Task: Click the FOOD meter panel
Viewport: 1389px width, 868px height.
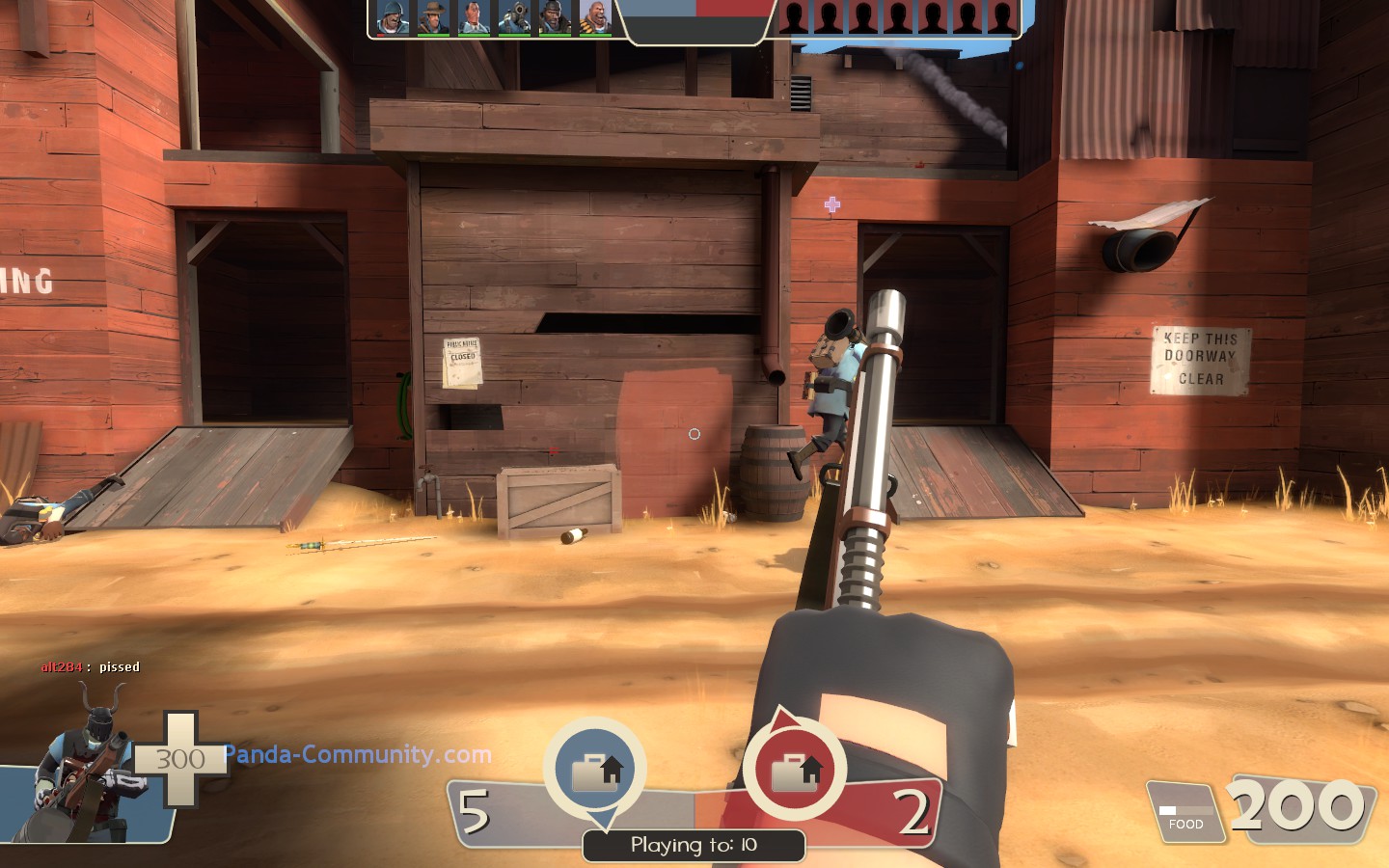Action: pos(1185,813)
